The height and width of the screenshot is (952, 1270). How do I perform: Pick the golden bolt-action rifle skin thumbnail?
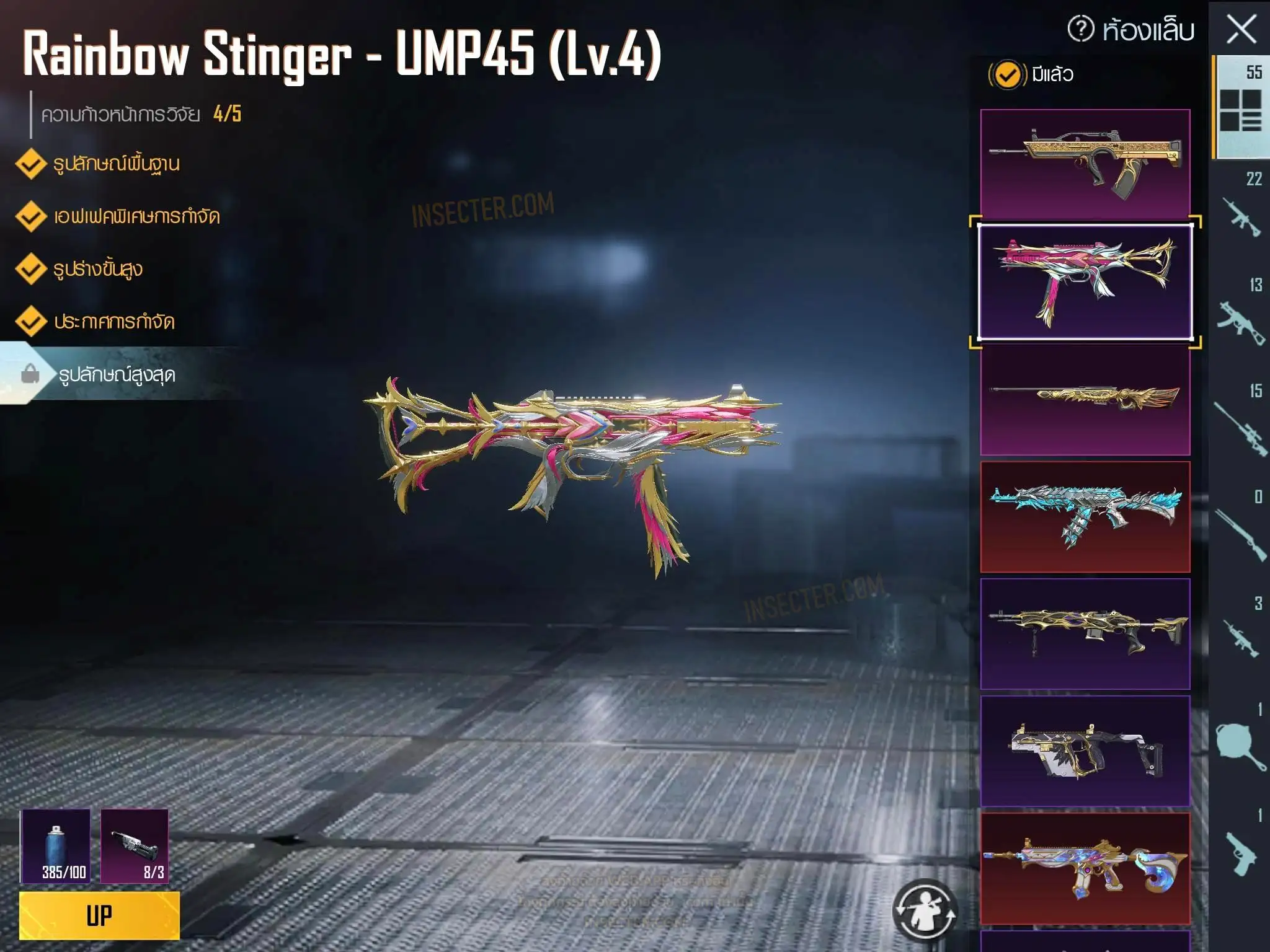tap(1085, 400)
